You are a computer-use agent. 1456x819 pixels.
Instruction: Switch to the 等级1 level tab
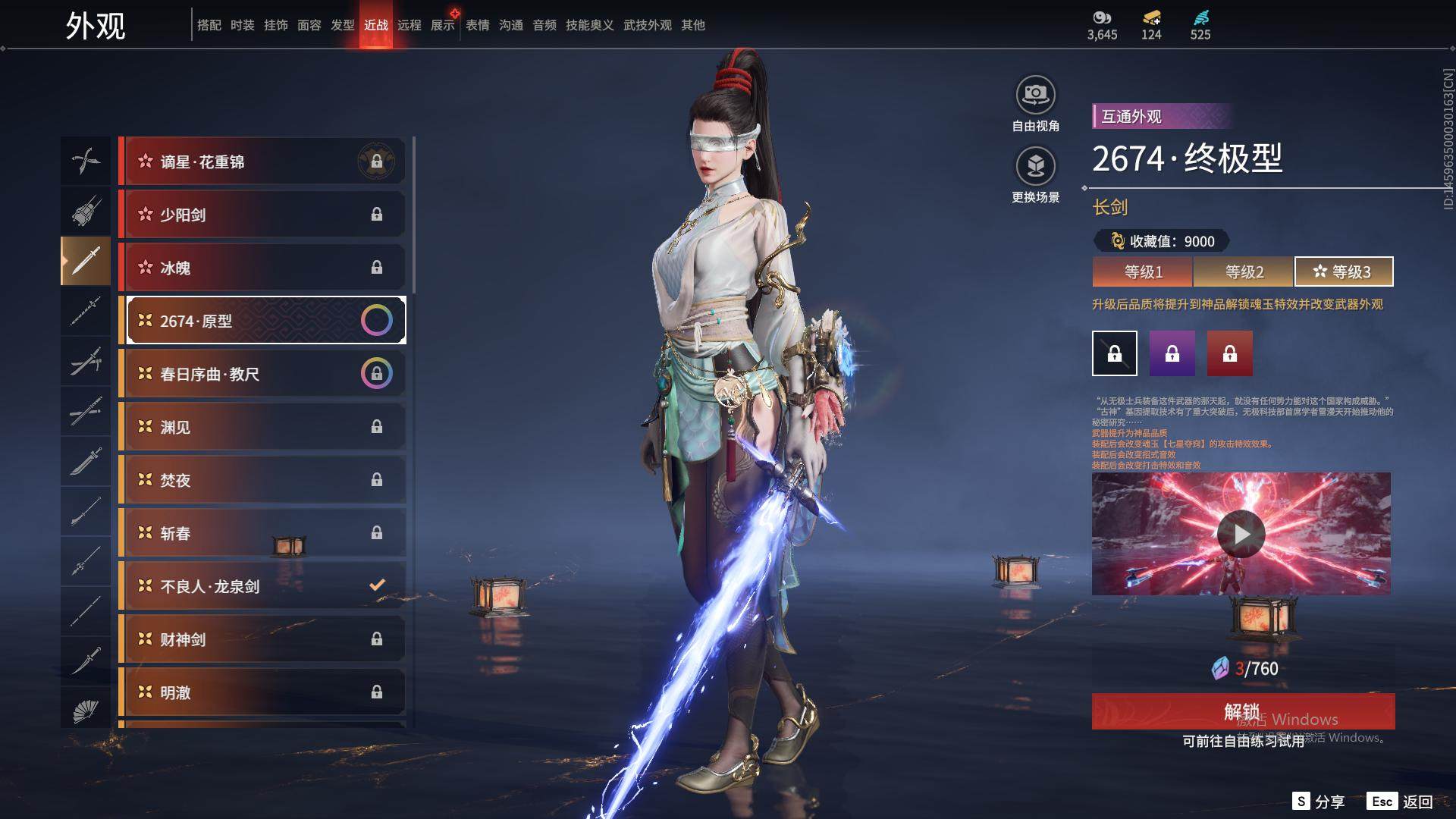click(1143, 271)
